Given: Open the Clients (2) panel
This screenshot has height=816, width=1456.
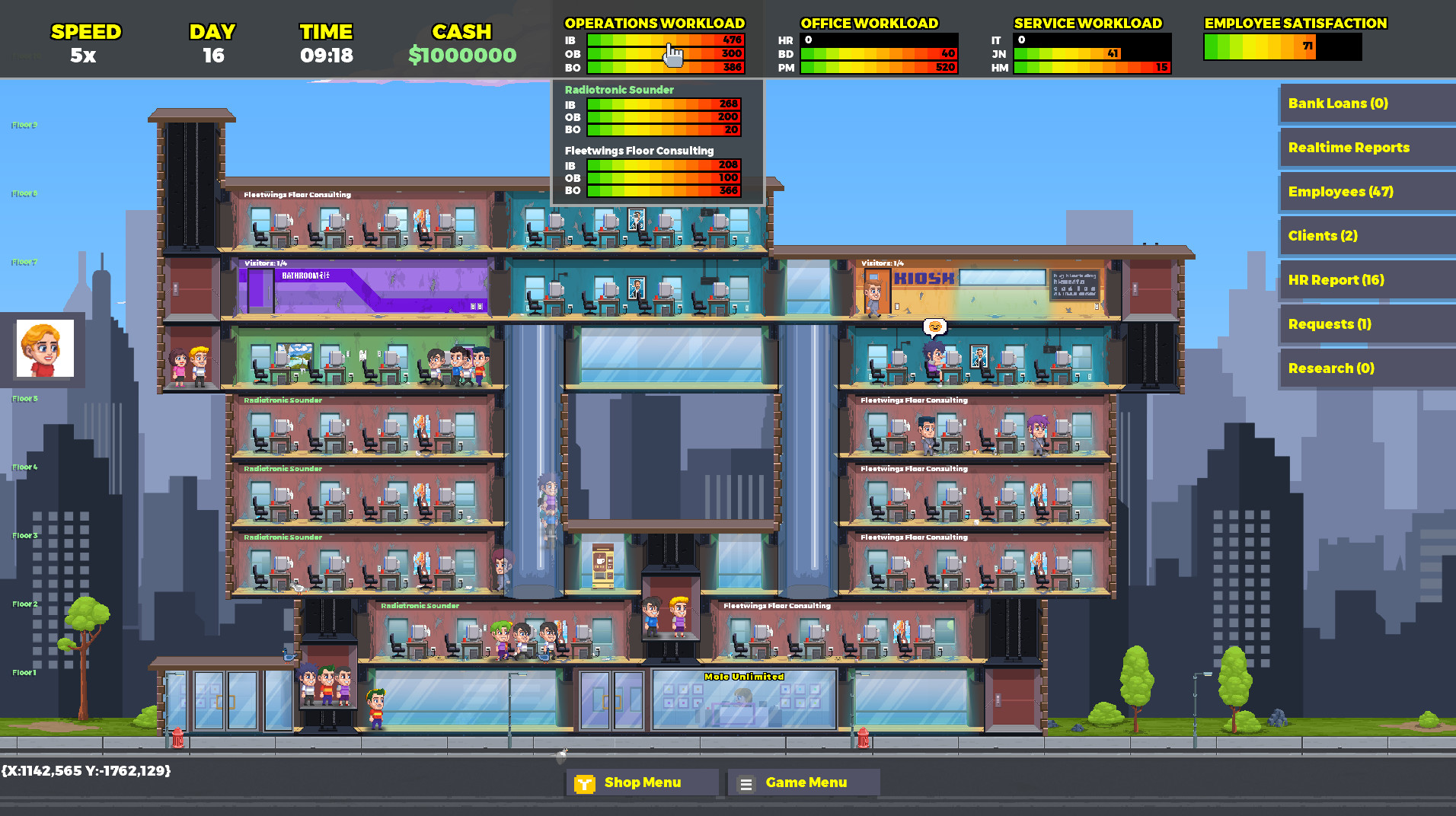Looking at the screenshot, I should (x=1365, y=235).
